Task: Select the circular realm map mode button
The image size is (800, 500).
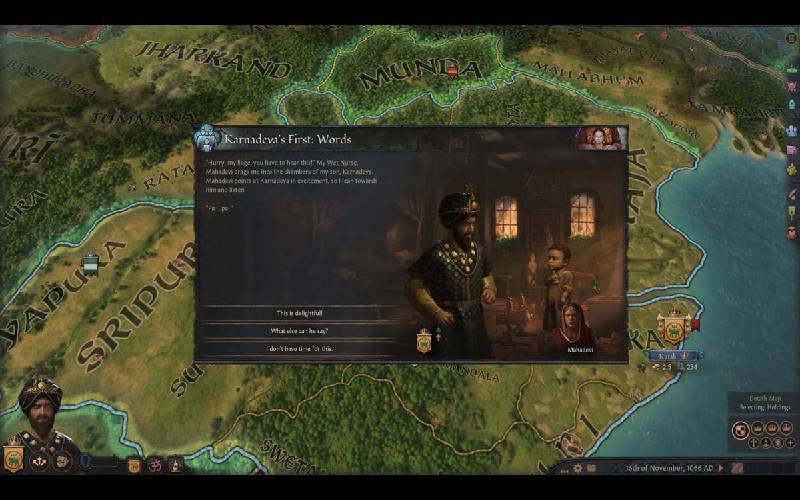Action: [x=741, y=430]
